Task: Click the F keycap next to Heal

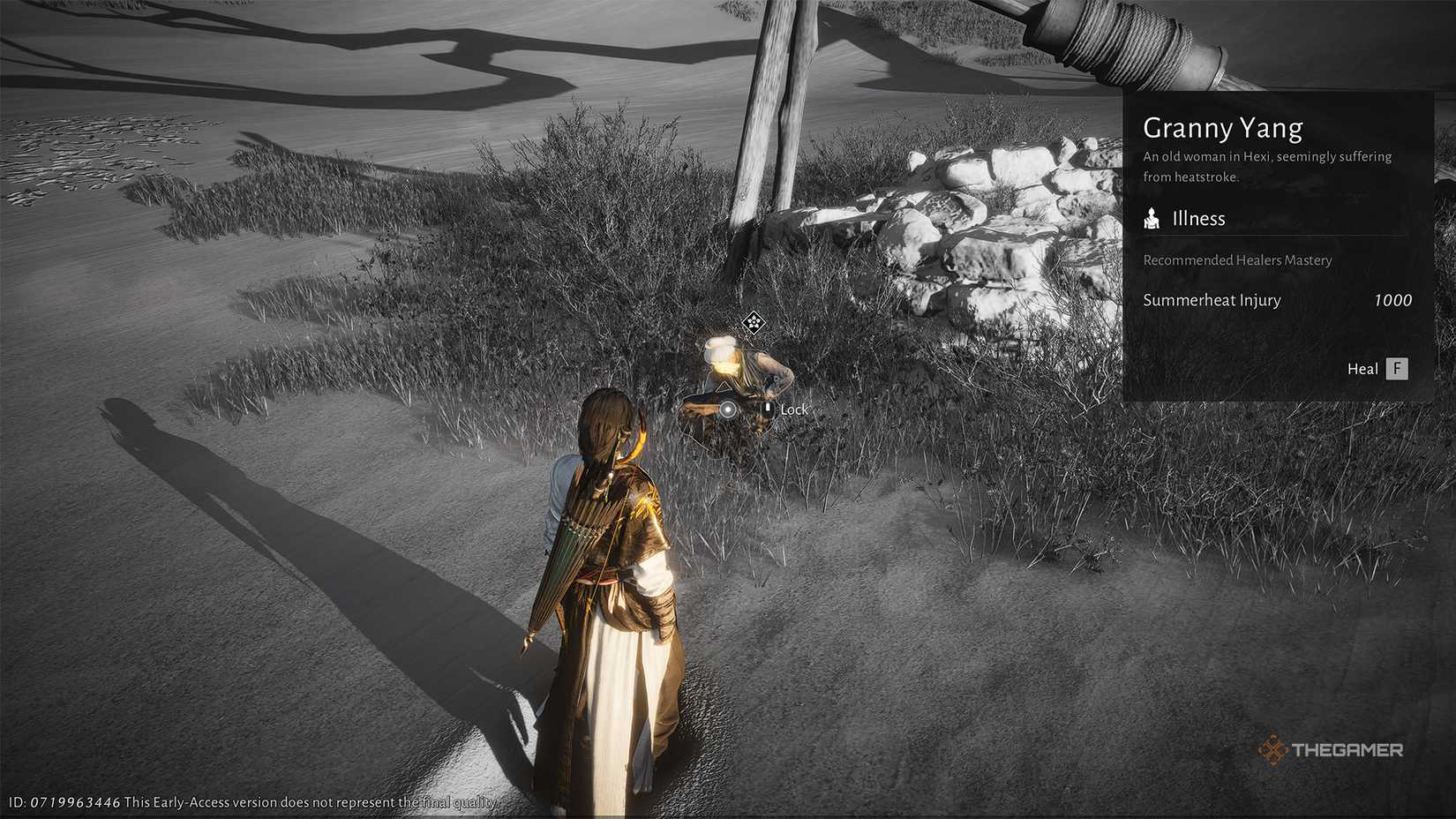Action: click(x=1399, y=369)
